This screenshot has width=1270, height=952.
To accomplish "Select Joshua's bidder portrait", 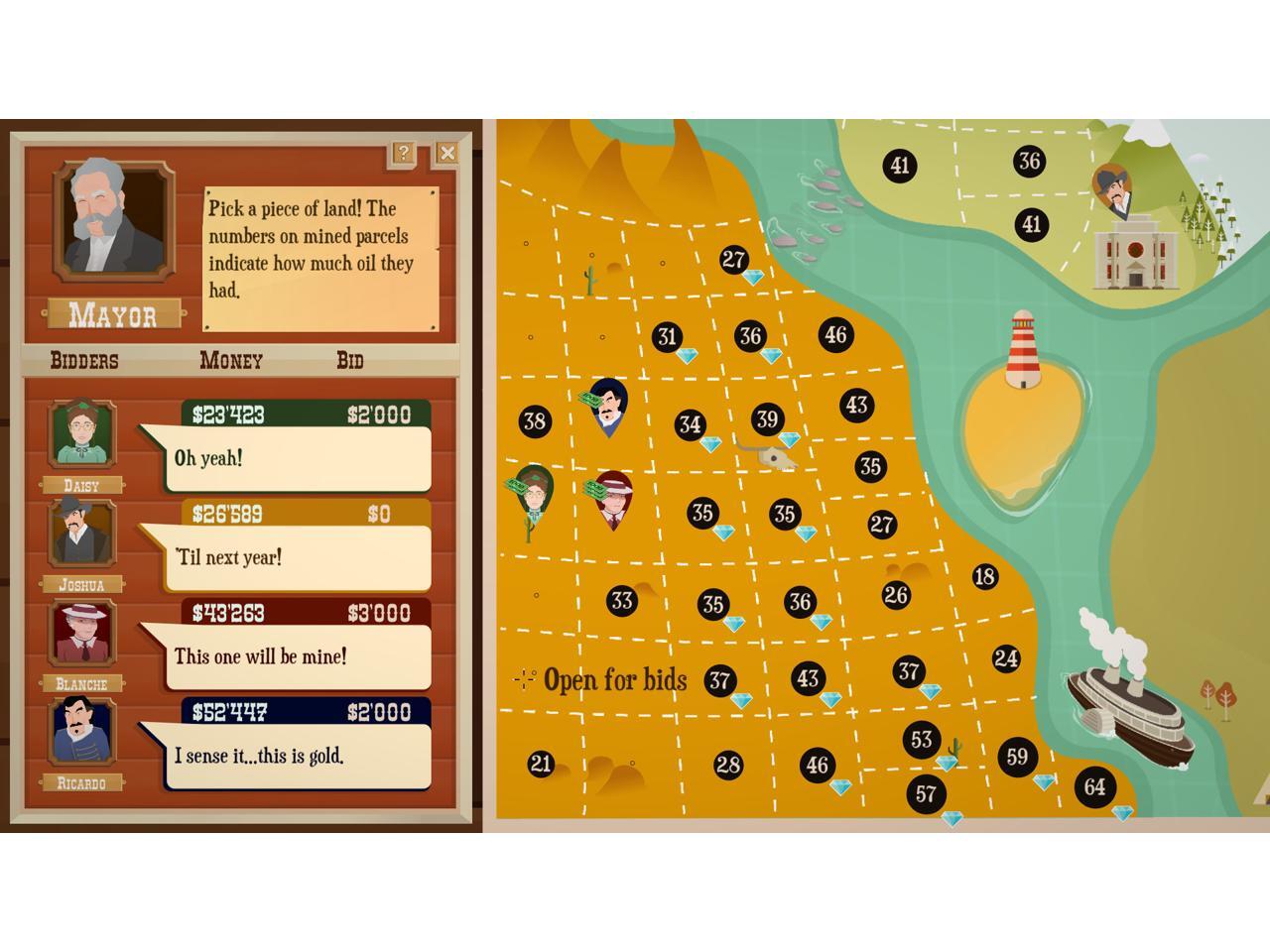I will (81, 534).
